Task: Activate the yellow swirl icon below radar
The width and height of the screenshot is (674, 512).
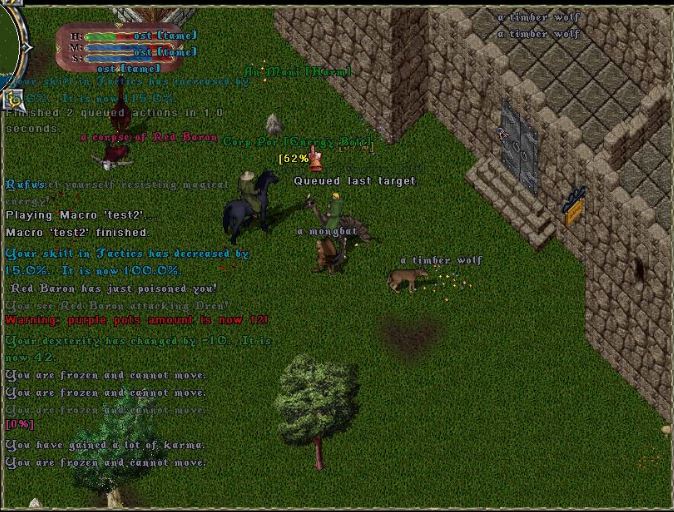Action: pyautogui.click(x=13, y=98)
